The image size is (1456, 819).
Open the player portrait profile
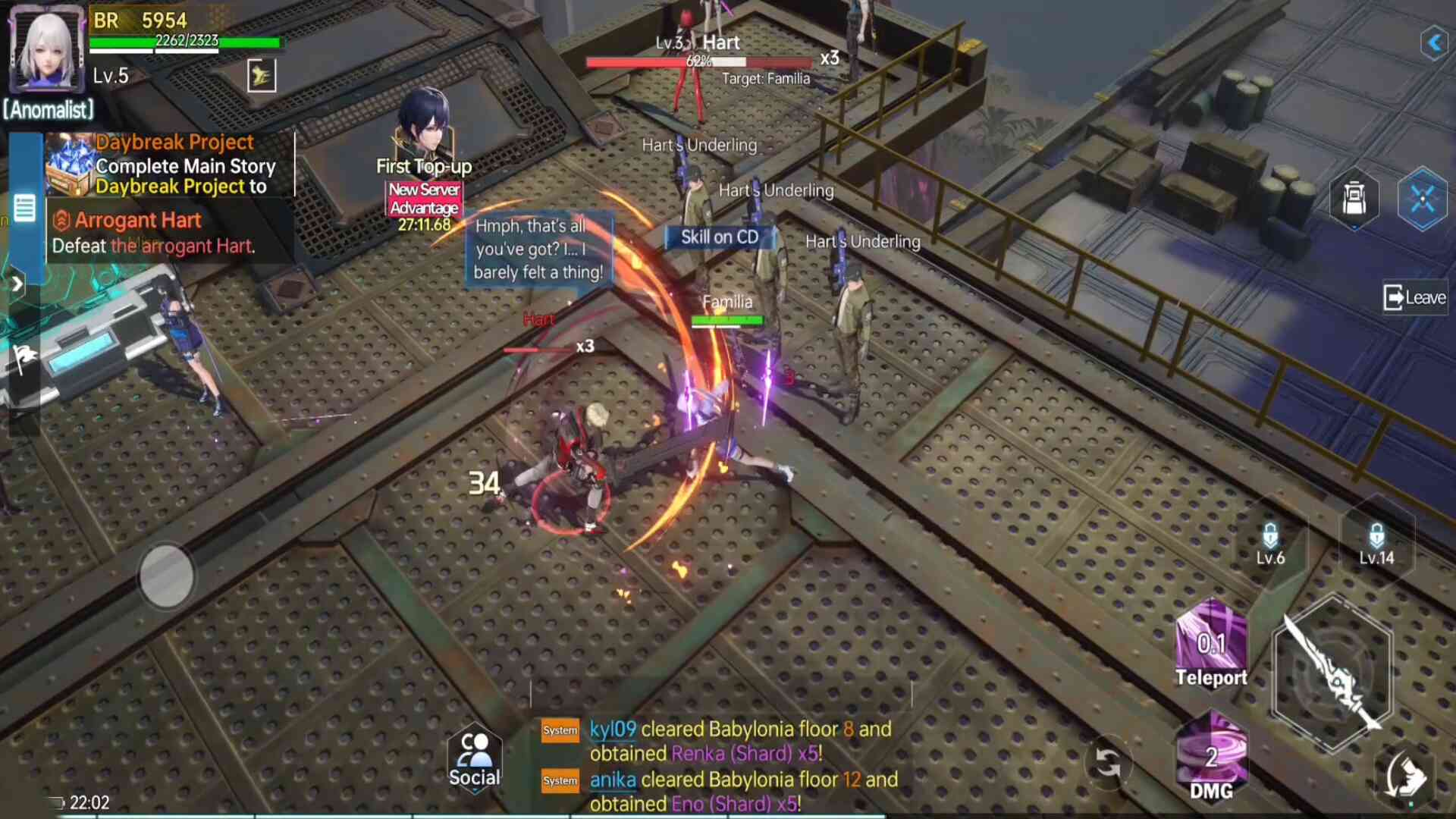pos(46,50)
